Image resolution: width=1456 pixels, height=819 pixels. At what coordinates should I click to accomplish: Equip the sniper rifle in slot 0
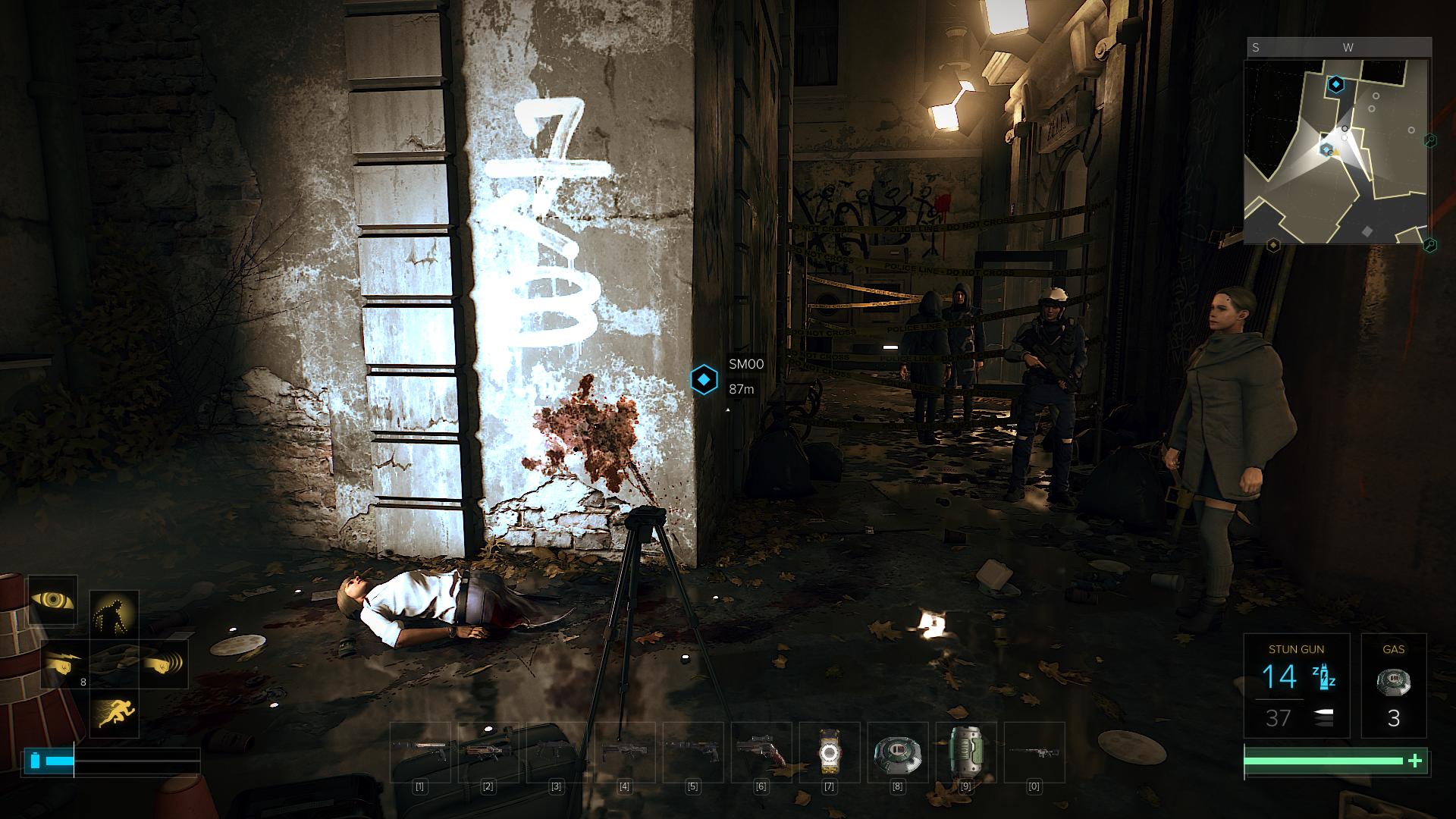pos(1034,752)
